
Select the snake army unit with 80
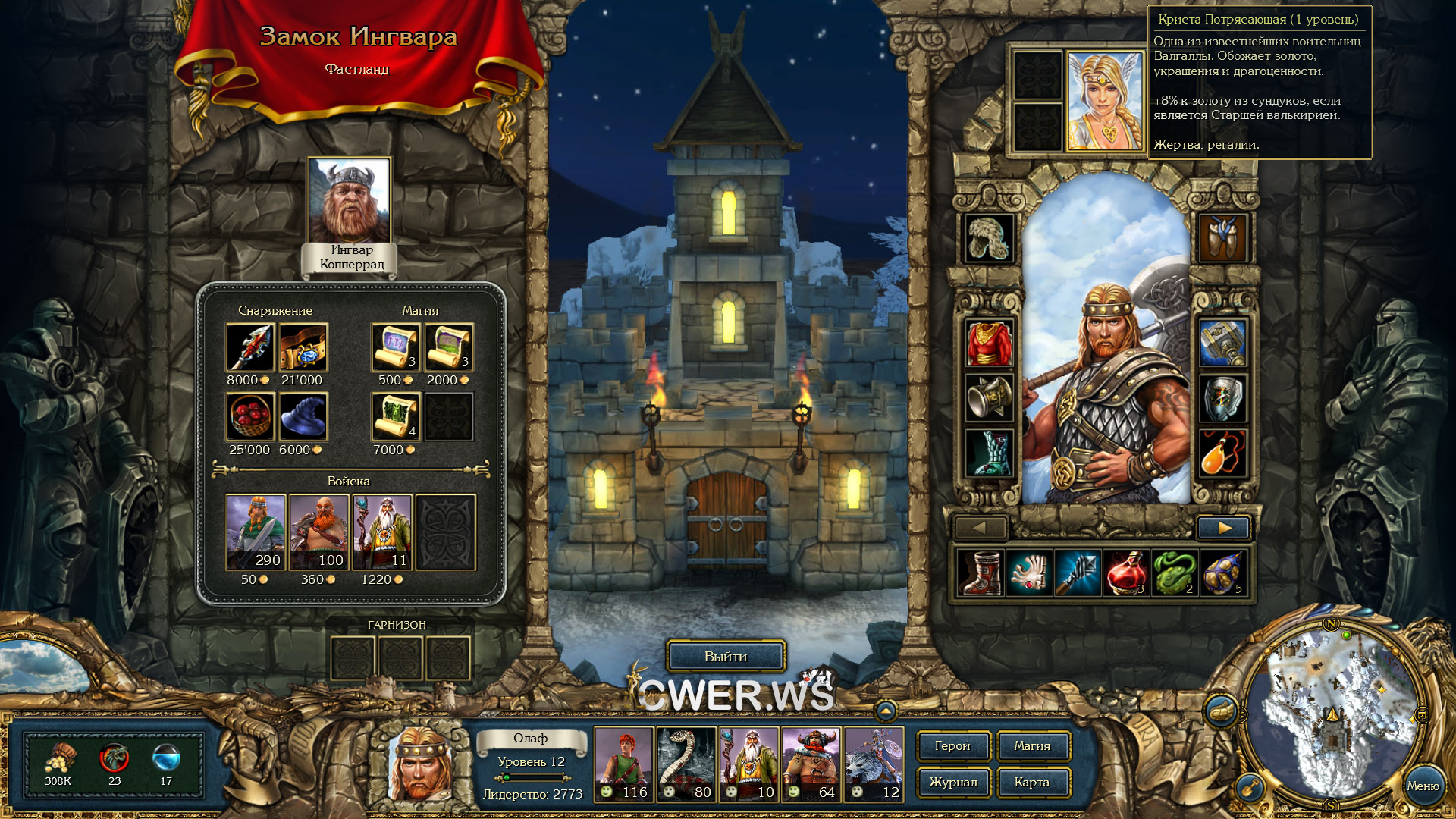pyautogui.click(x=686, y=764)
